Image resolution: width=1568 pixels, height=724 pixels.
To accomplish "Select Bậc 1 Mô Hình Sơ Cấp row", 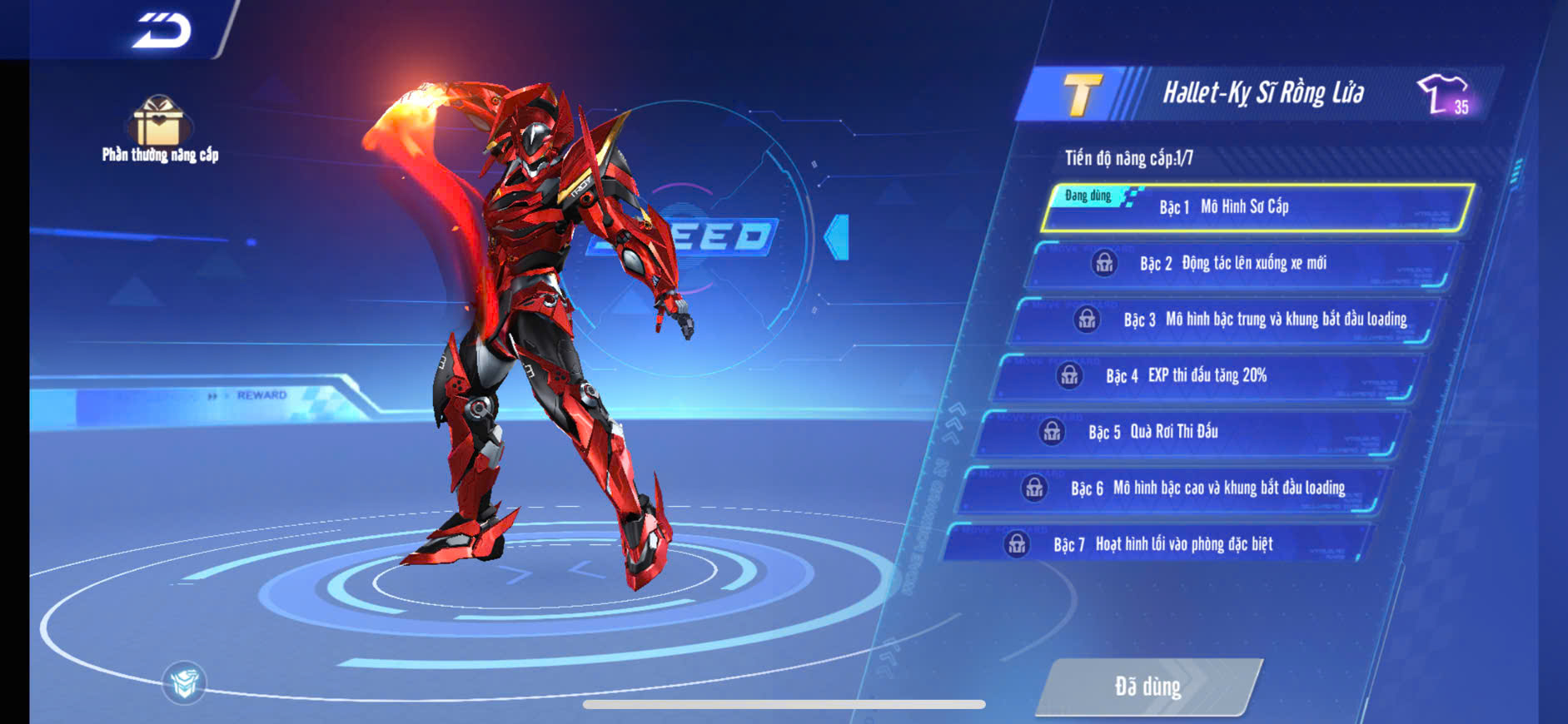I will [x=1256, y=207].
